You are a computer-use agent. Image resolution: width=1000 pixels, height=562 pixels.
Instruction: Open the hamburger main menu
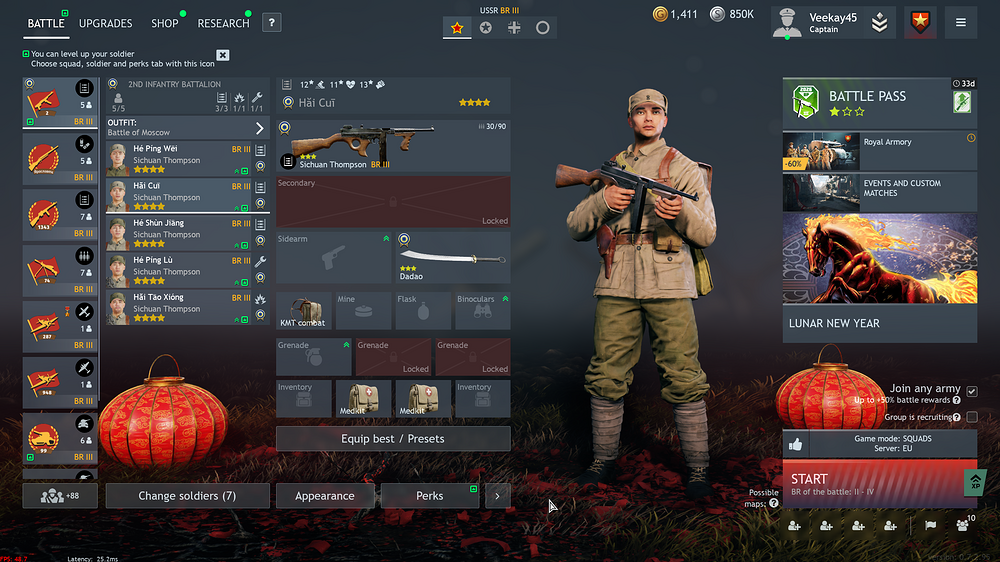point(961,23)
